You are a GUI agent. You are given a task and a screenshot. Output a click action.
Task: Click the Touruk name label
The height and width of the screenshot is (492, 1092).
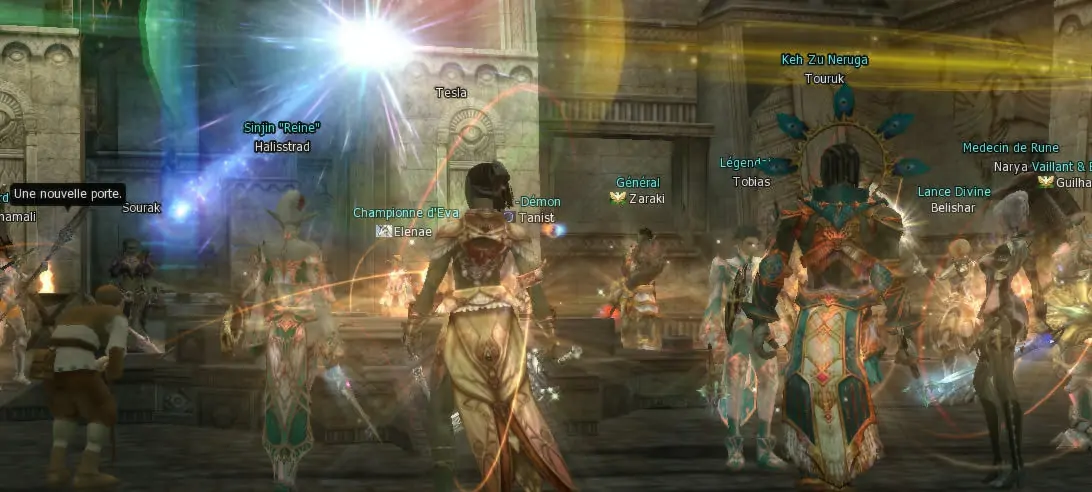point(825,76)
